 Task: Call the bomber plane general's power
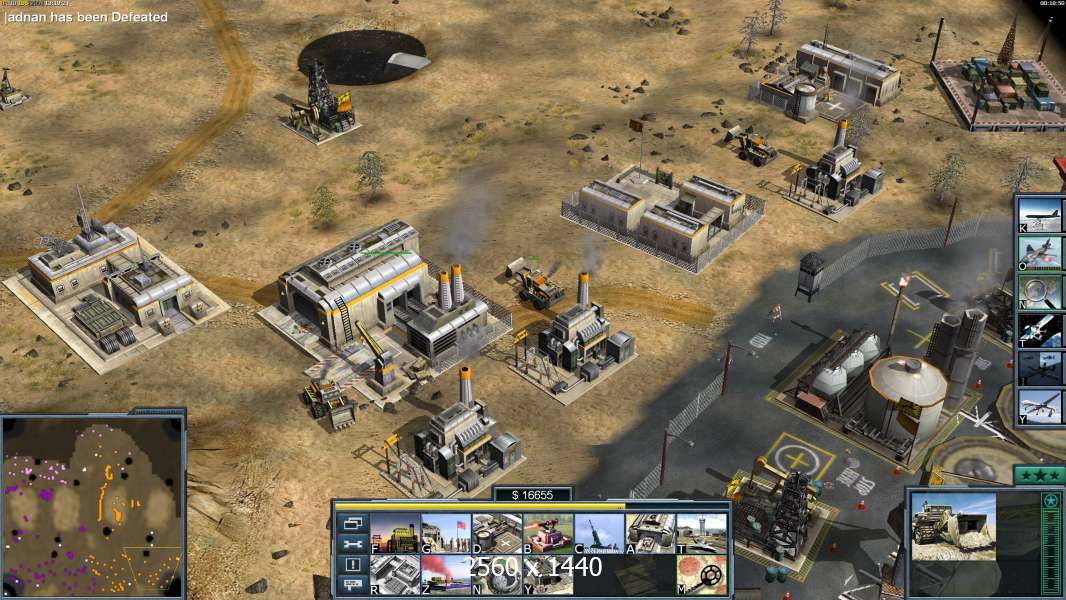point(1040,214)
